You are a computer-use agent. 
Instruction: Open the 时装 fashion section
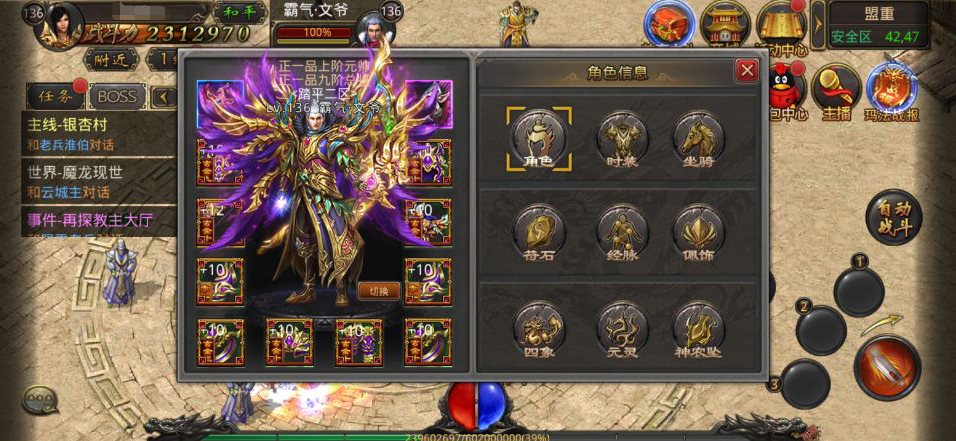[620, 138]
